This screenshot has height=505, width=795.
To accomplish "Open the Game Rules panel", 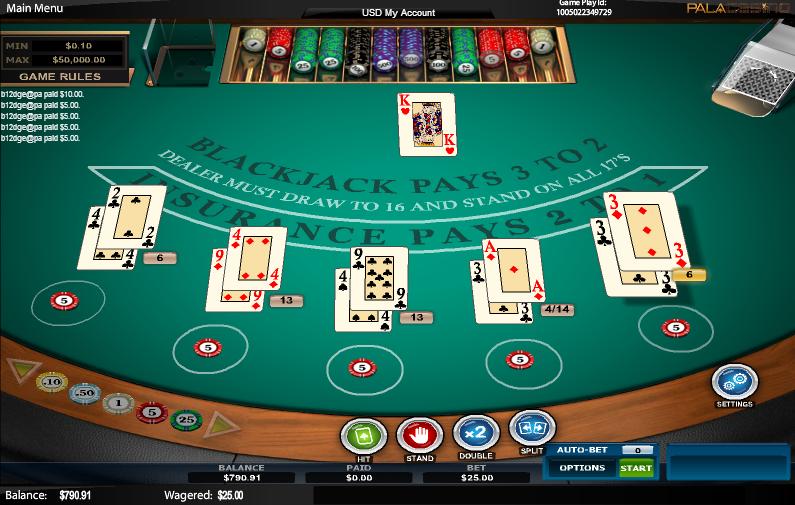I will pyautogui.click(x=66, y=76).
